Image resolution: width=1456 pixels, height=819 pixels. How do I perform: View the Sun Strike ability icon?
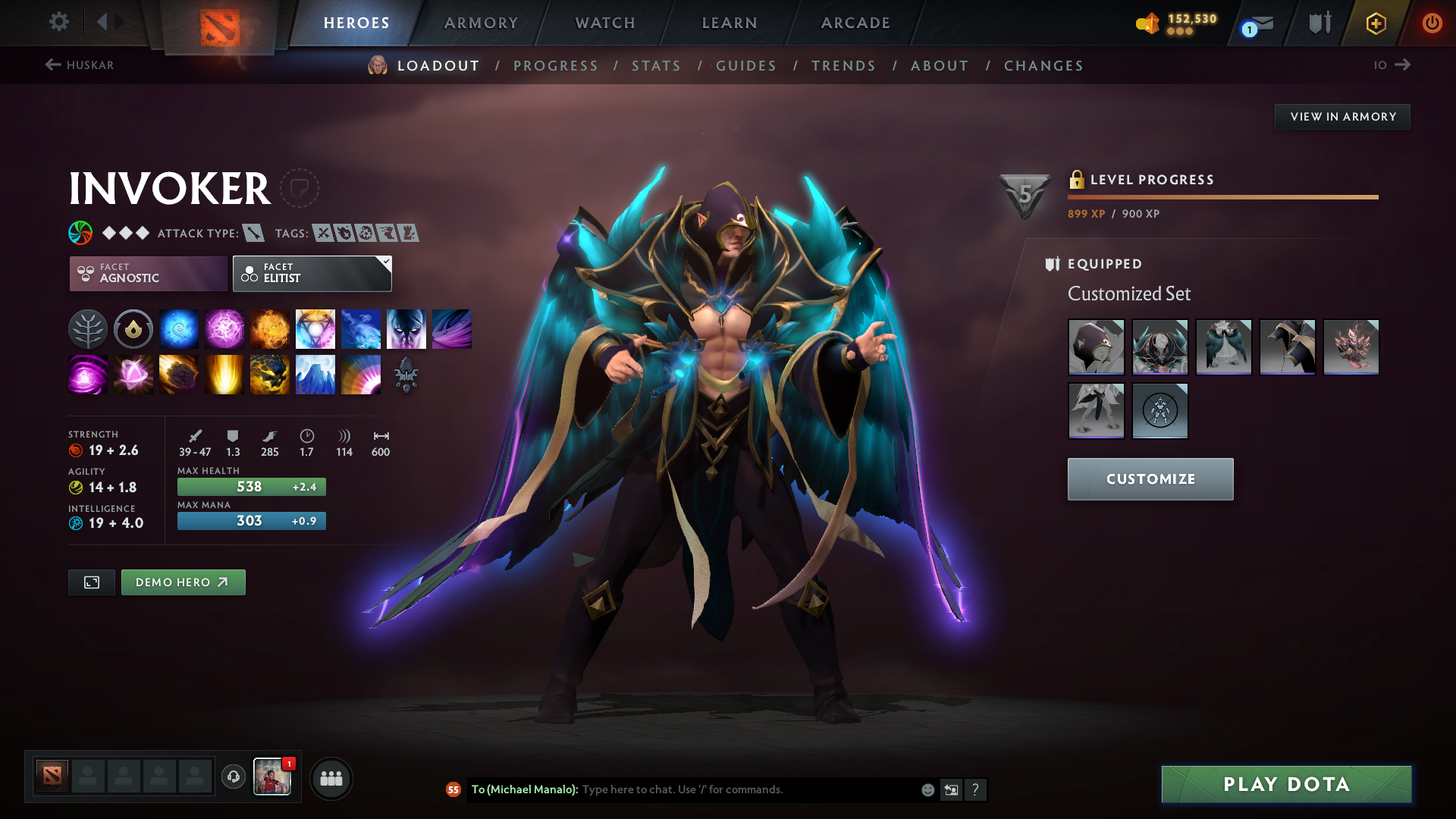pyautogui.click(x=224, y=374)
